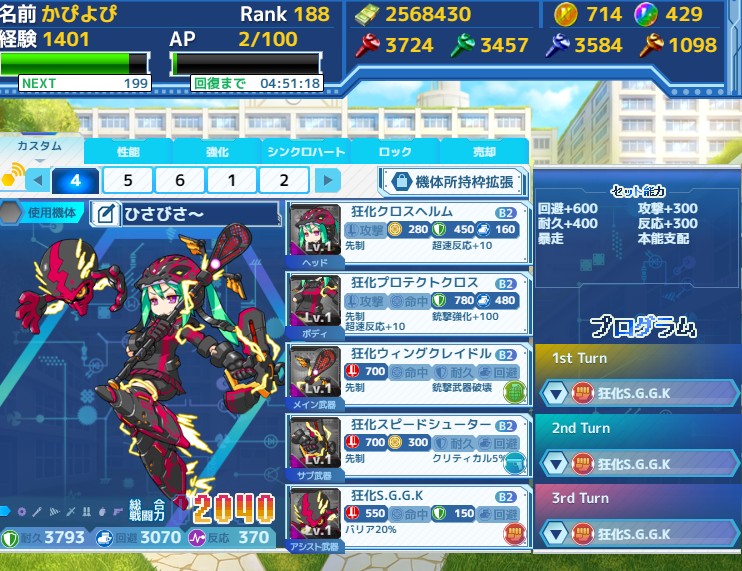Select the 狂化クロスヘルム head part
Screen dimensions: 742x571
[408, 235]
